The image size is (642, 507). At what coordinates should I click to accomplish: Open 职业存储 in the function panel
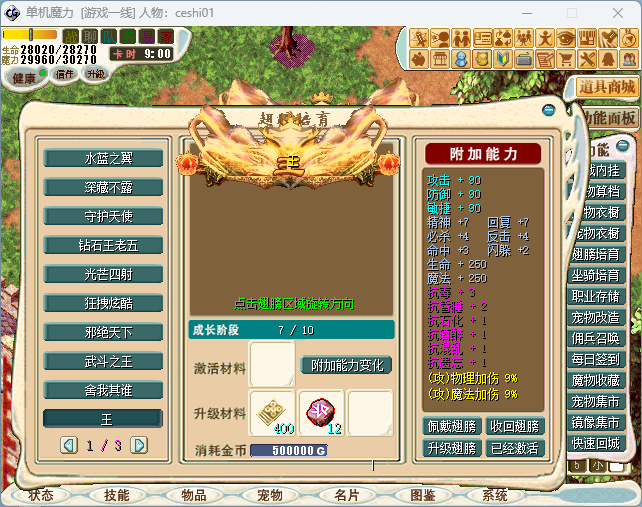tap(598, 296)
